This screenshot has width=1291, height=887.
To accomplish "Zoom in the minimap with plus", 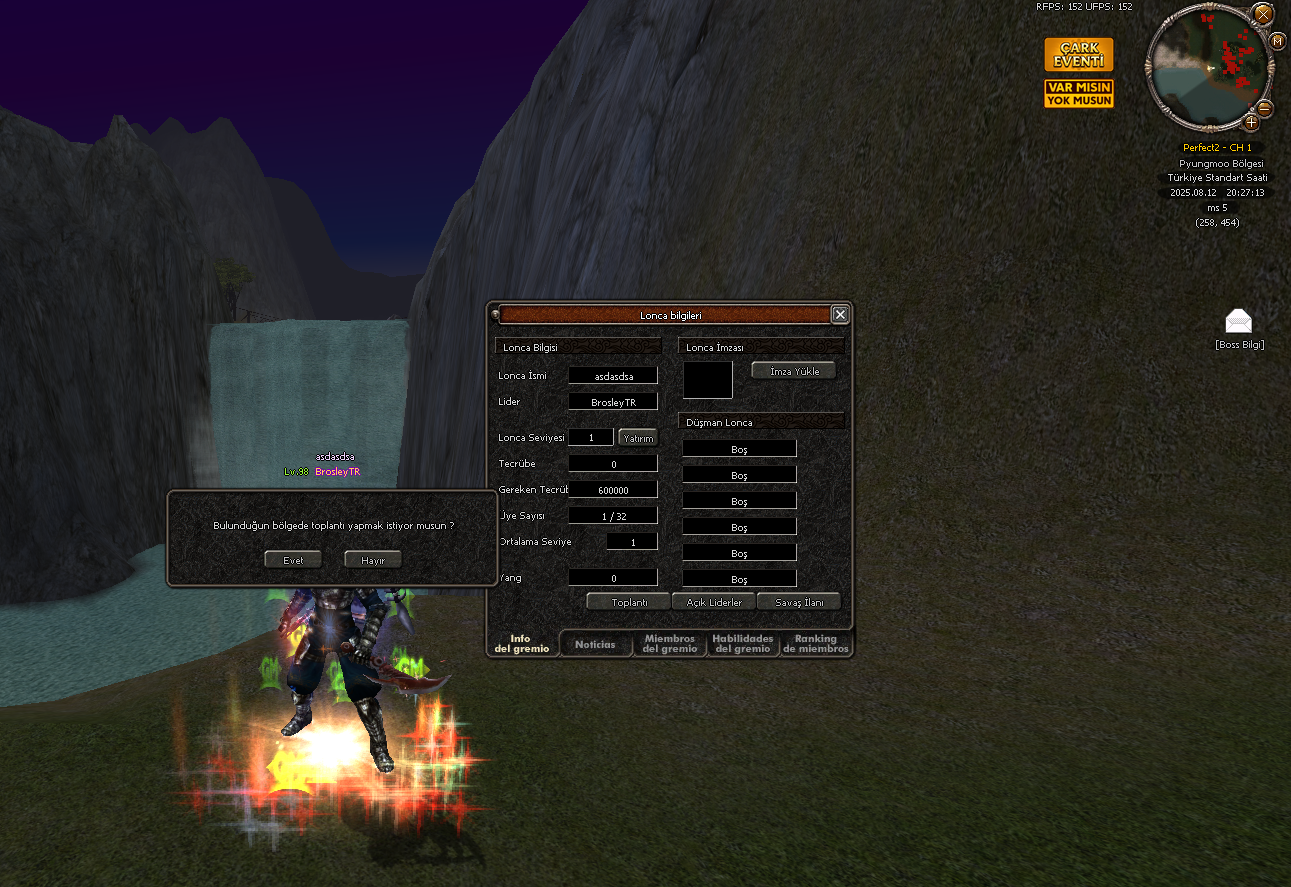I will click(1251, 123).
